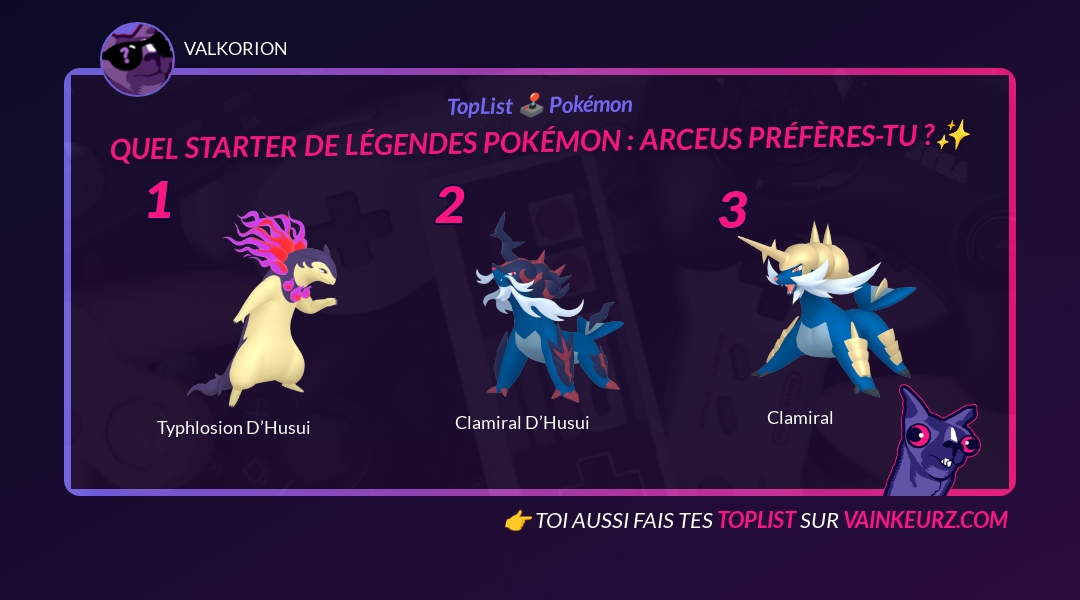The height and width of the screenshot is (600, 1080).
Task: Open the TopList Pokémon category label
Action: pos(539,105)
